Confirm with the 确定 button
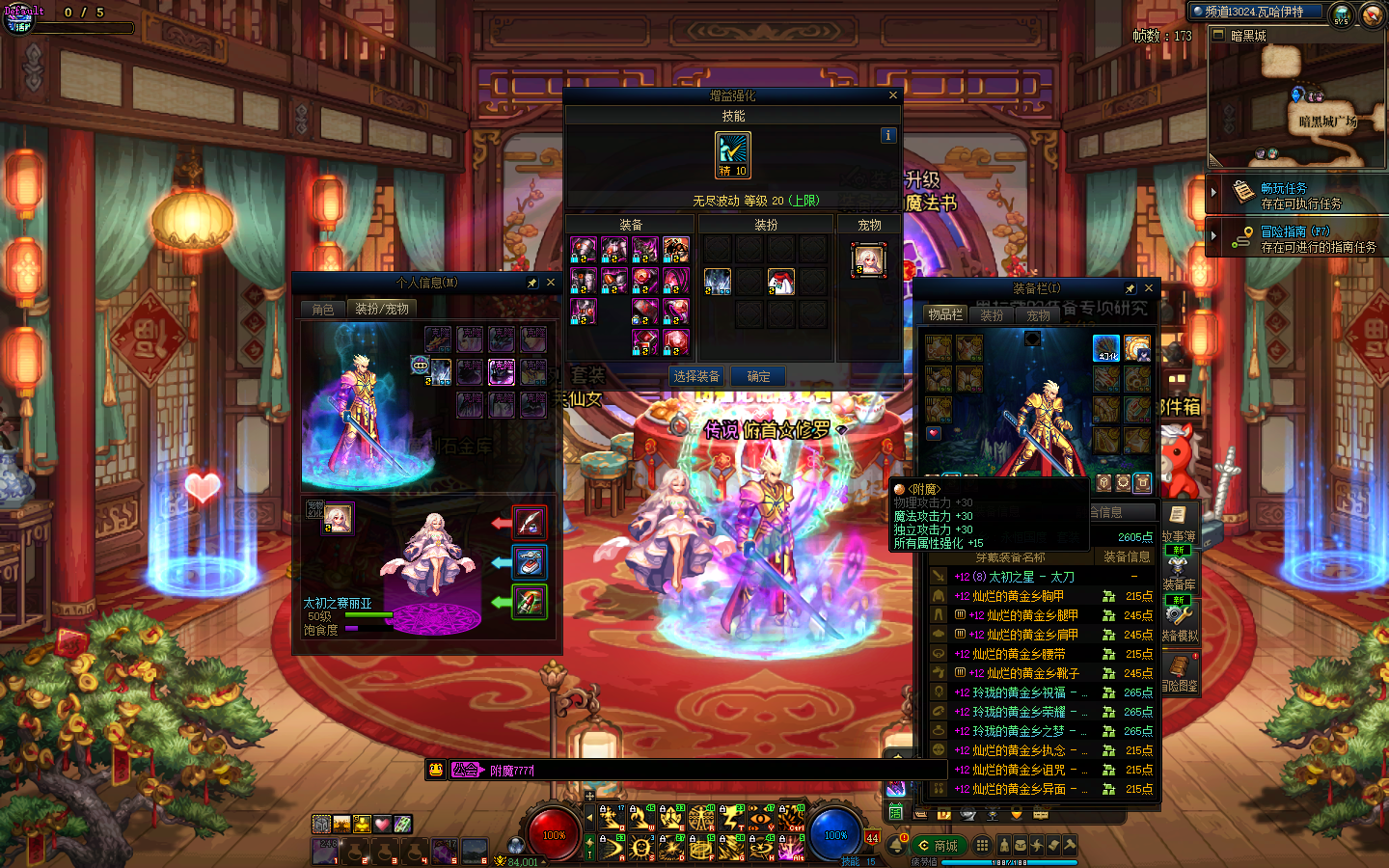Viewport: 1389px width, 868px height. [758, 376]
